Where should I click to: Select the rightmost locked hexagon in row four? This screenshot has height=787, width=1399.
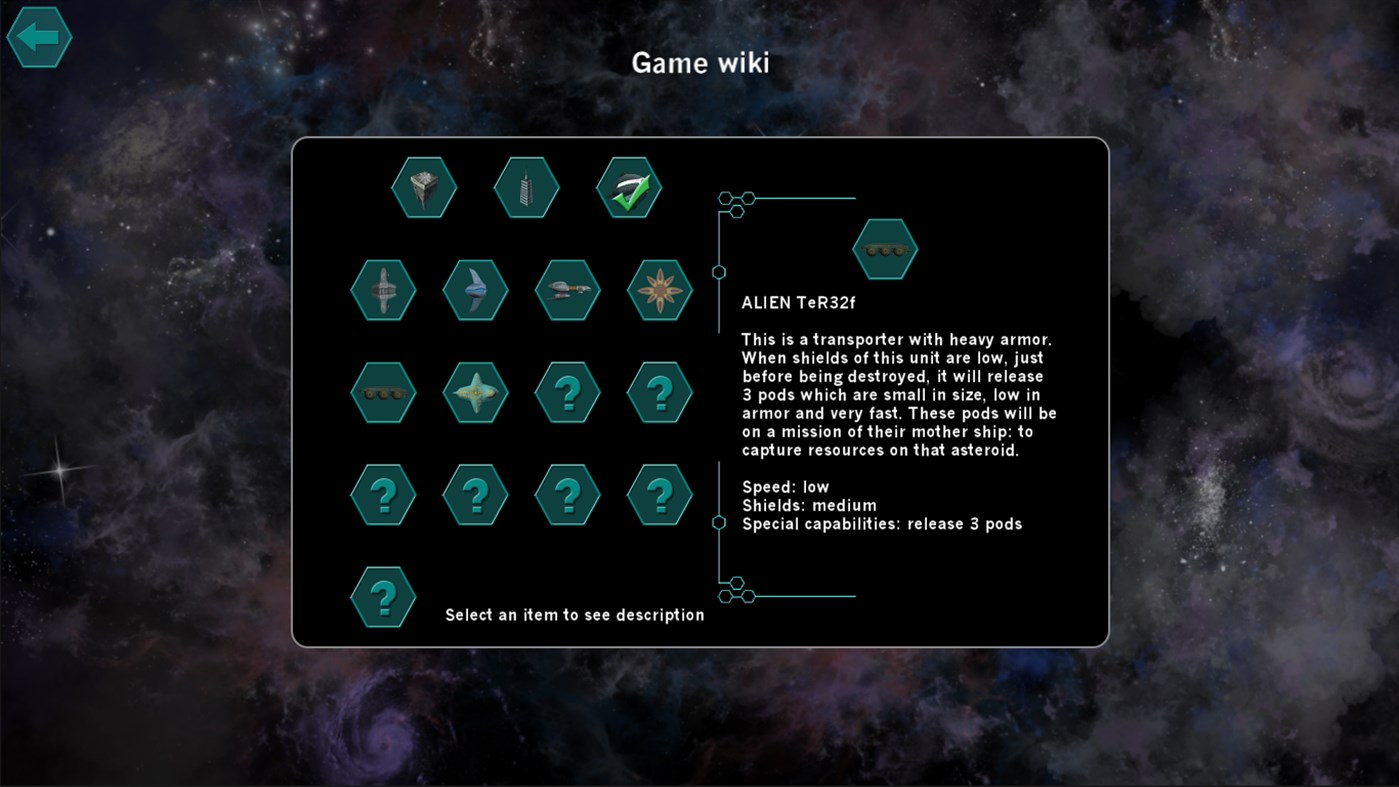point(659,493)
